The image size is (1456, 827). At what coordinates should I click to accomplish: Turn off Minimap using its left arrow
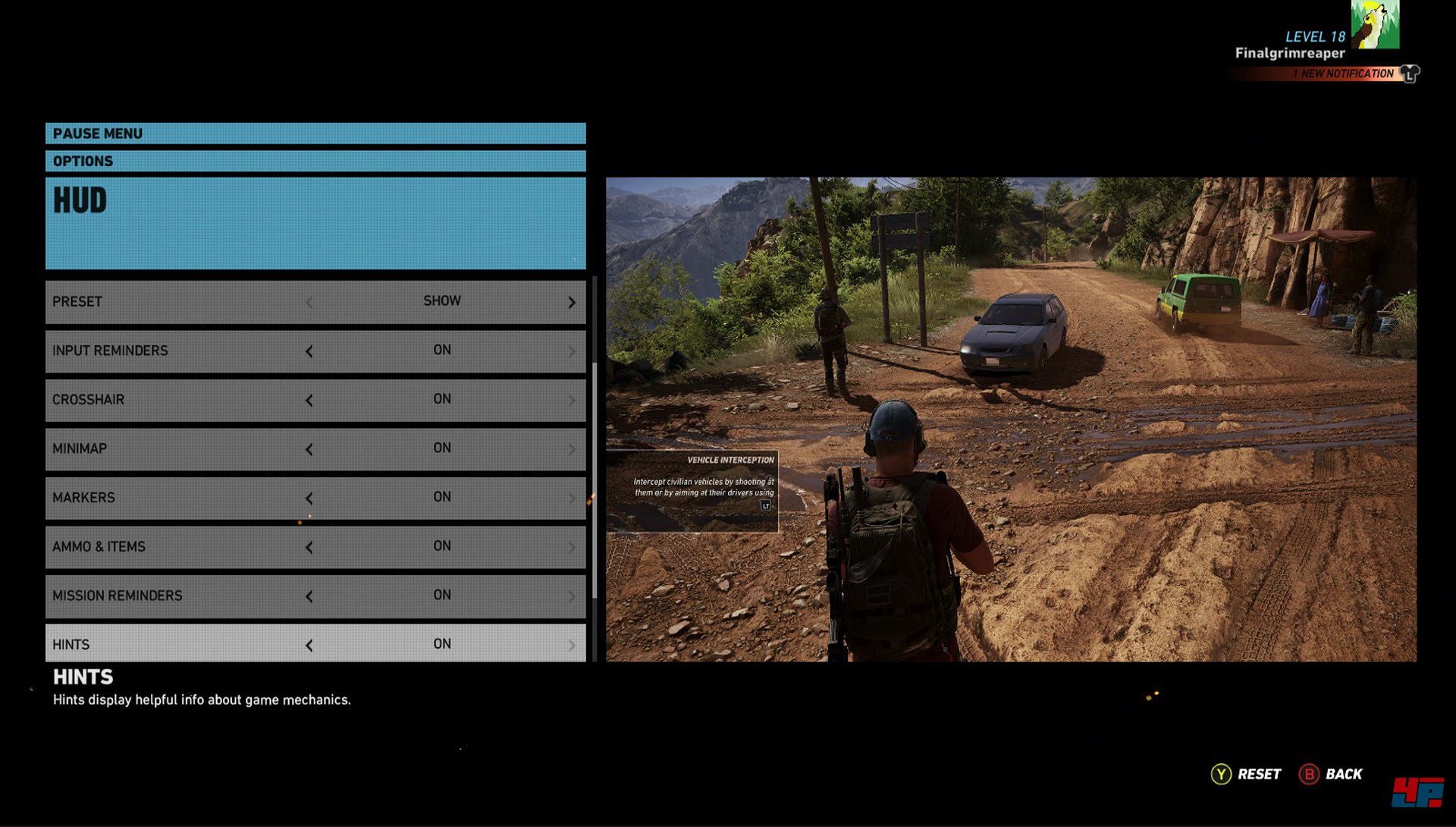pos(309,450)
